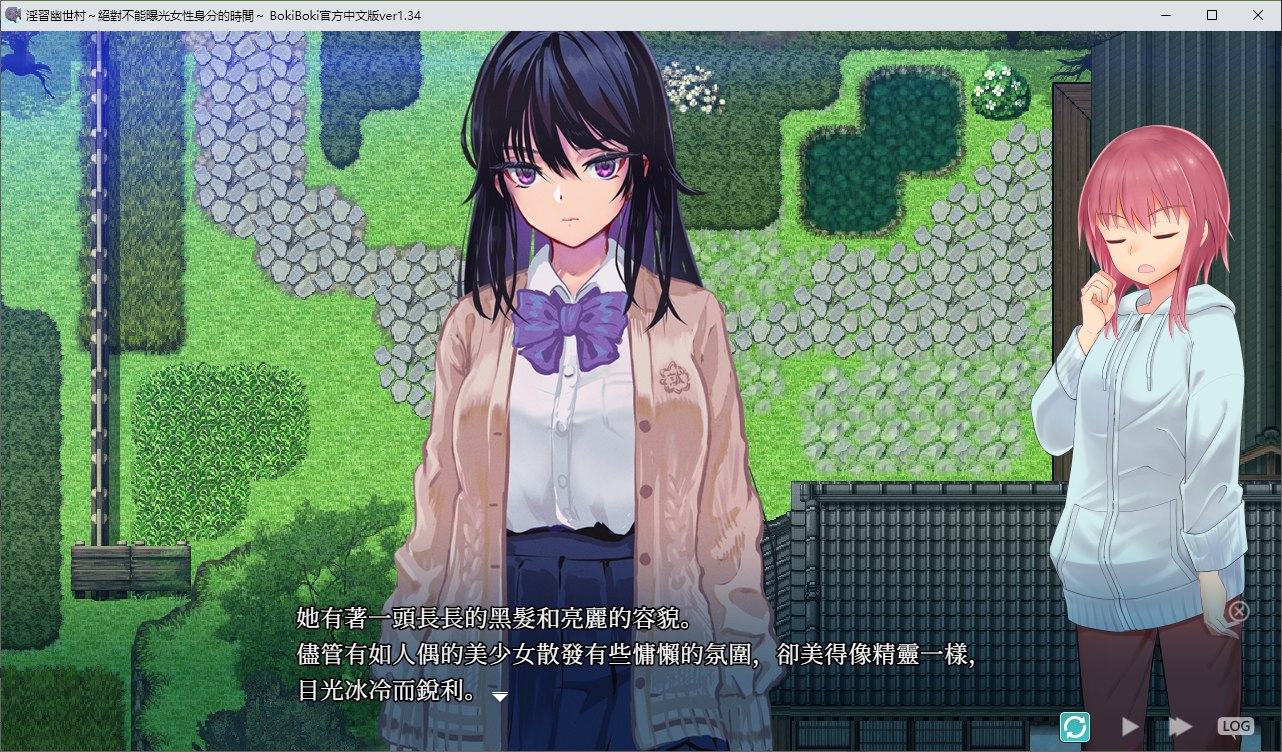Open the dialogue LOG history
The height and width of the screenshot is (752, 1282).
click(1235, 726)
